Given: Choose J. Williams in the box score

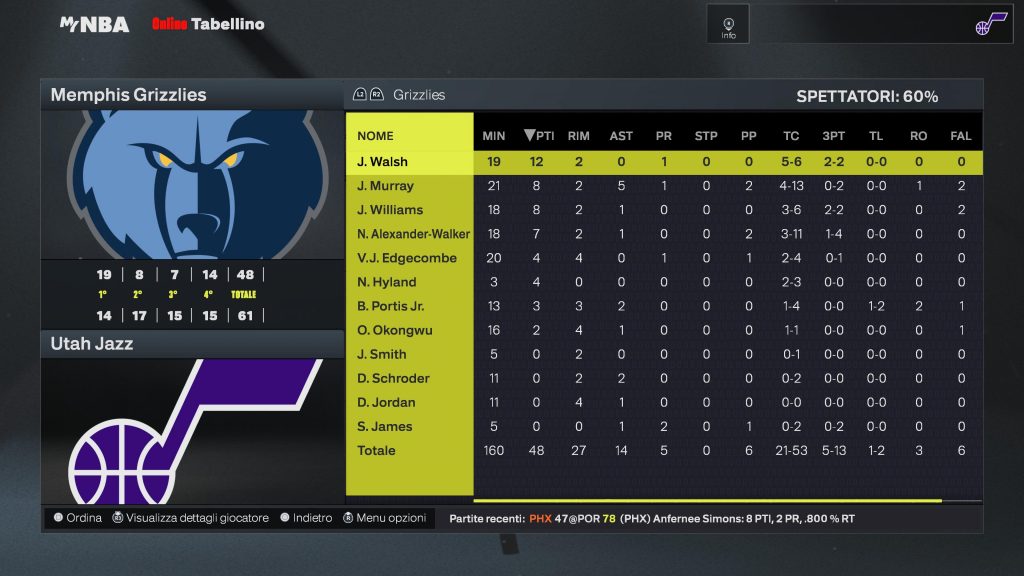Looking at the screenshot, I should [390, 210].
